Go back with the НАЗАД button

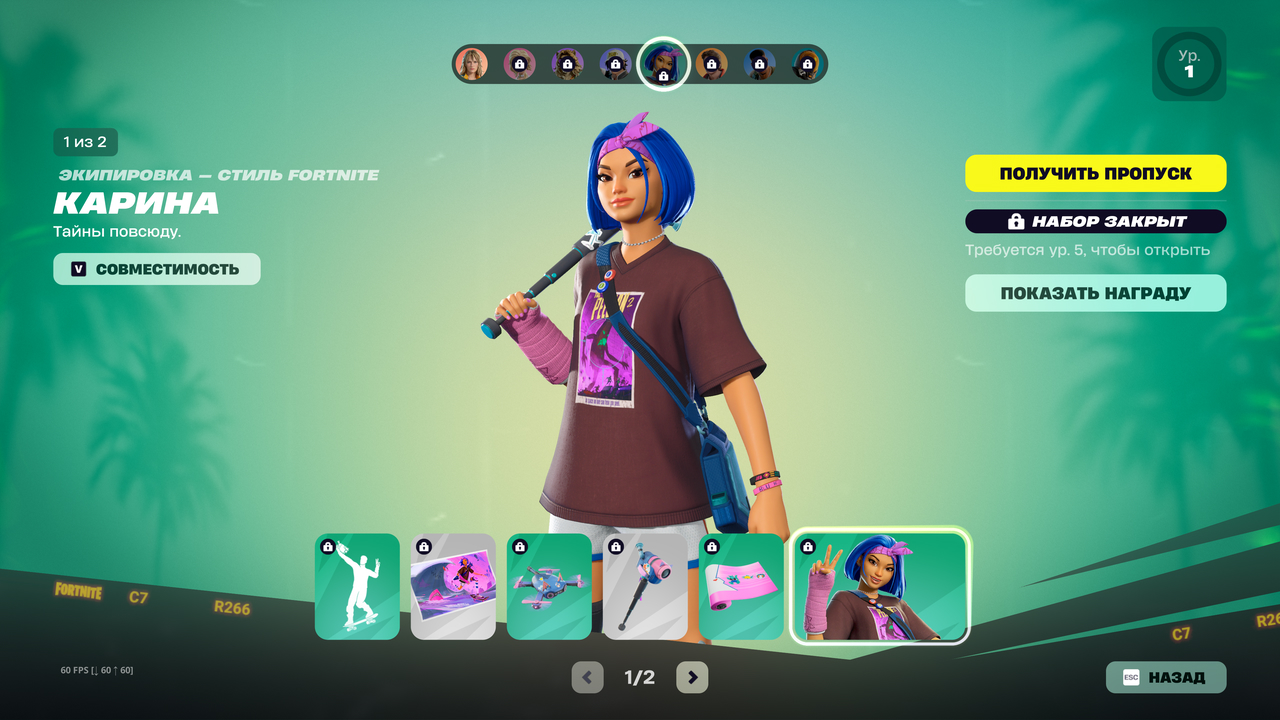1165,677
